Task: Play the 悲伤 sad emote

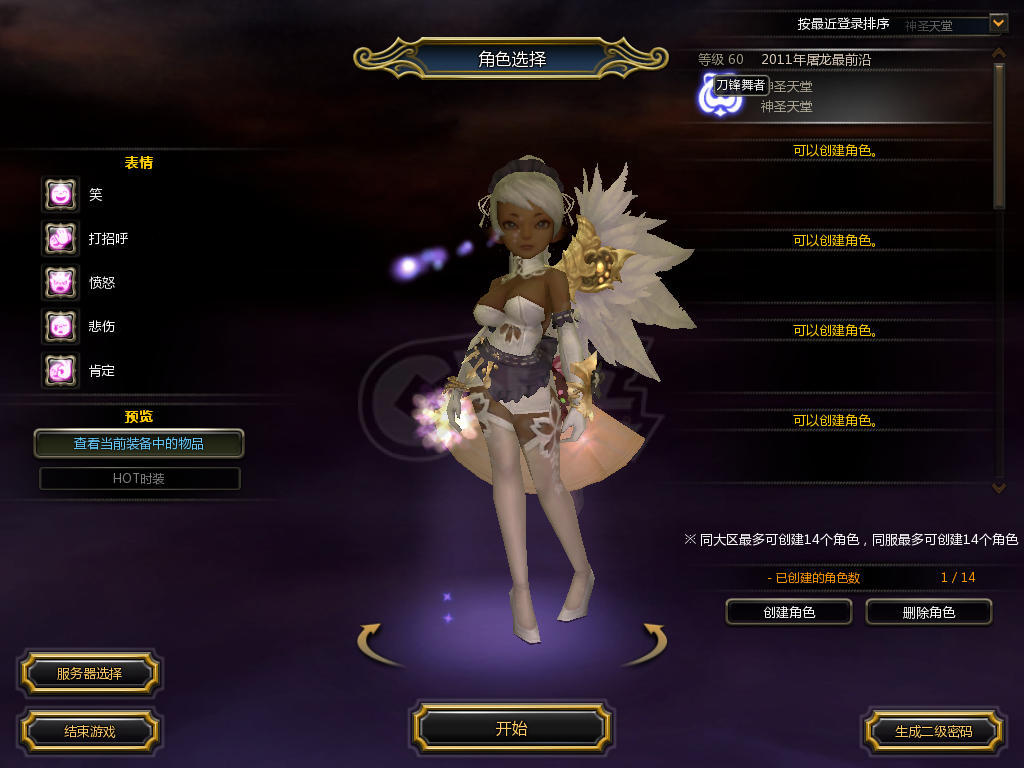Action: 60,326
